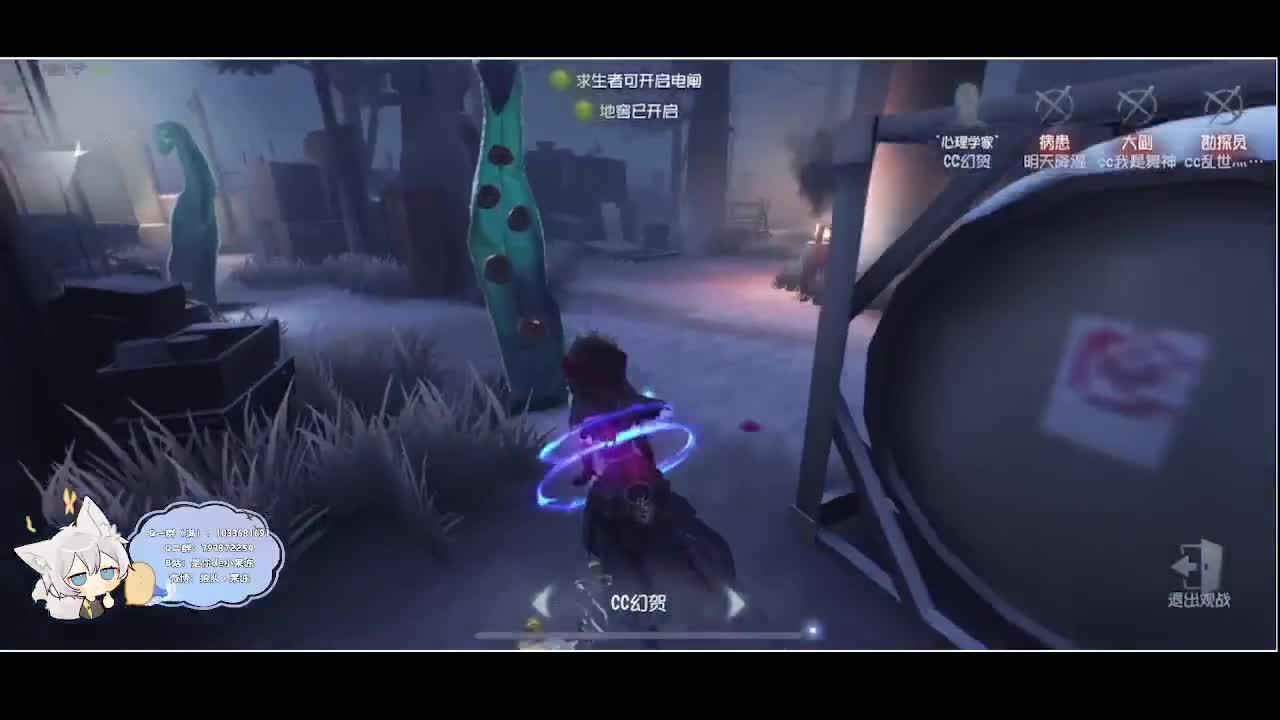Select the 大副 survivor portrait icon
The image size is (1280, 720).
pyautogui.click(x=1138, y=102)
